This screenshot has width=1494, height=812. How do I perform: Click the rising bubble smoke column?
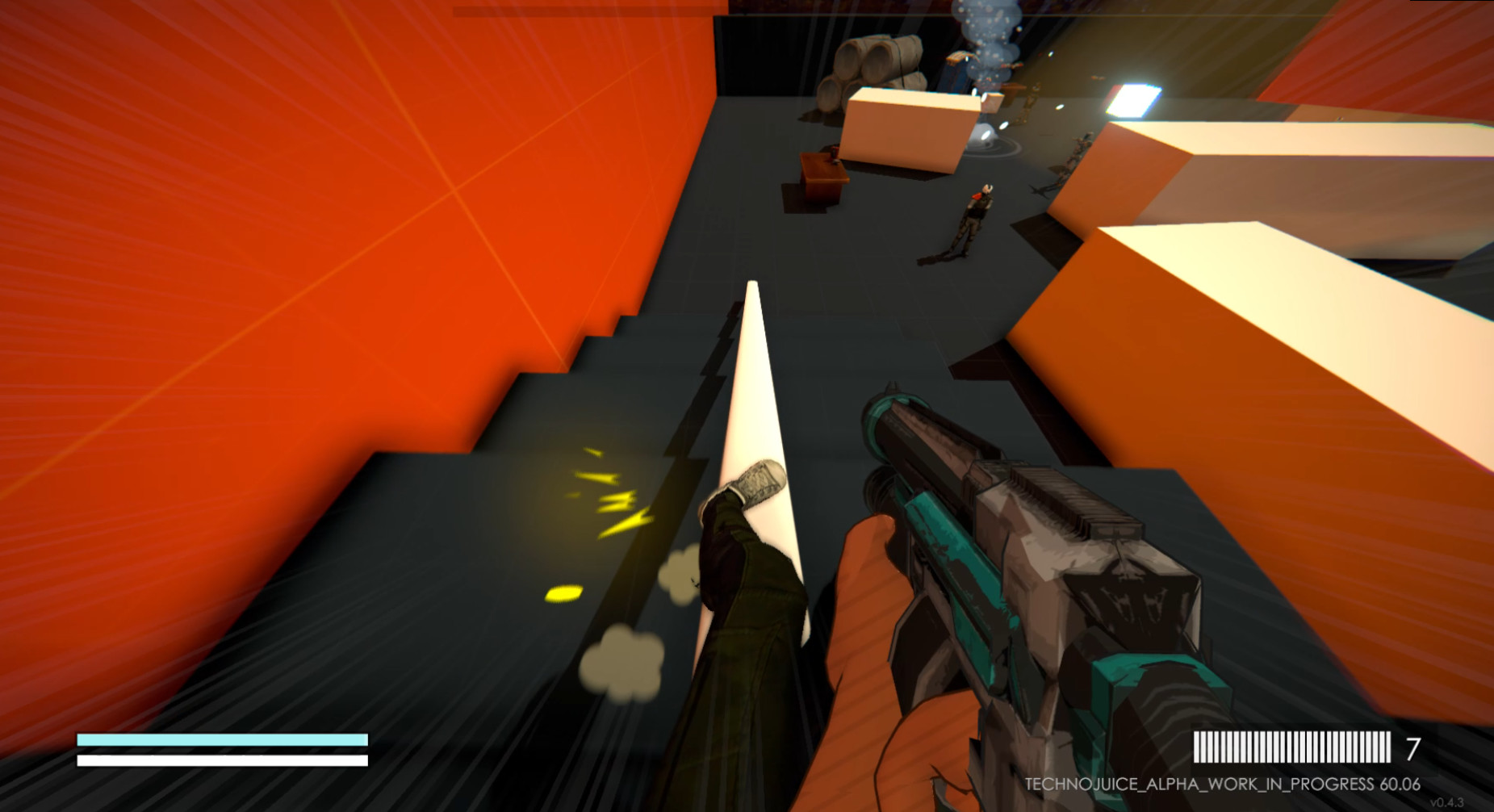pyautogui.click(x=985, y=48)
